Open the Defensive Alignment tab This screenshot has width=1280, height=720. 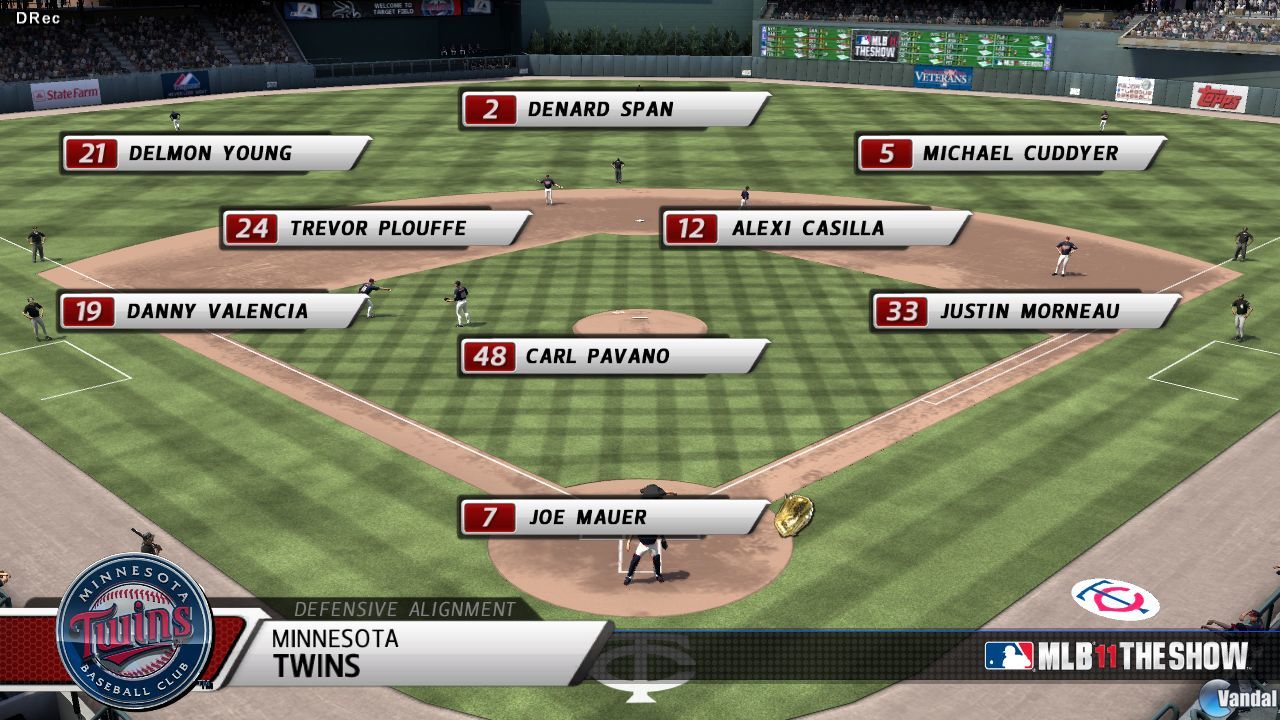pos(403,607)
